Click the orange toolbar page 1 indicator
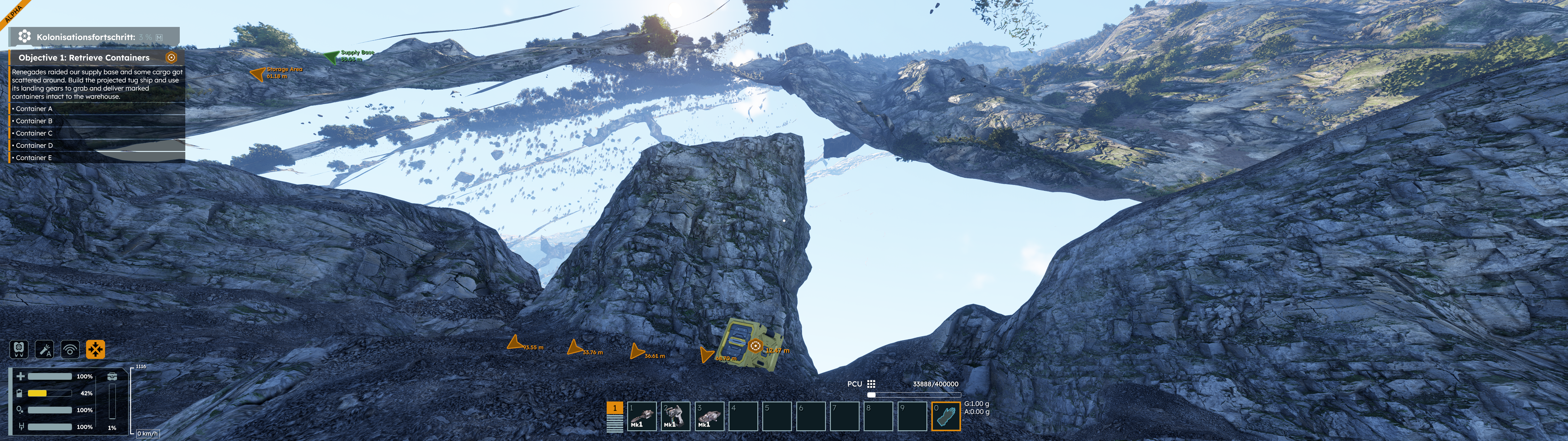Viewport: 1568px width, 441px height. point(615,408)
